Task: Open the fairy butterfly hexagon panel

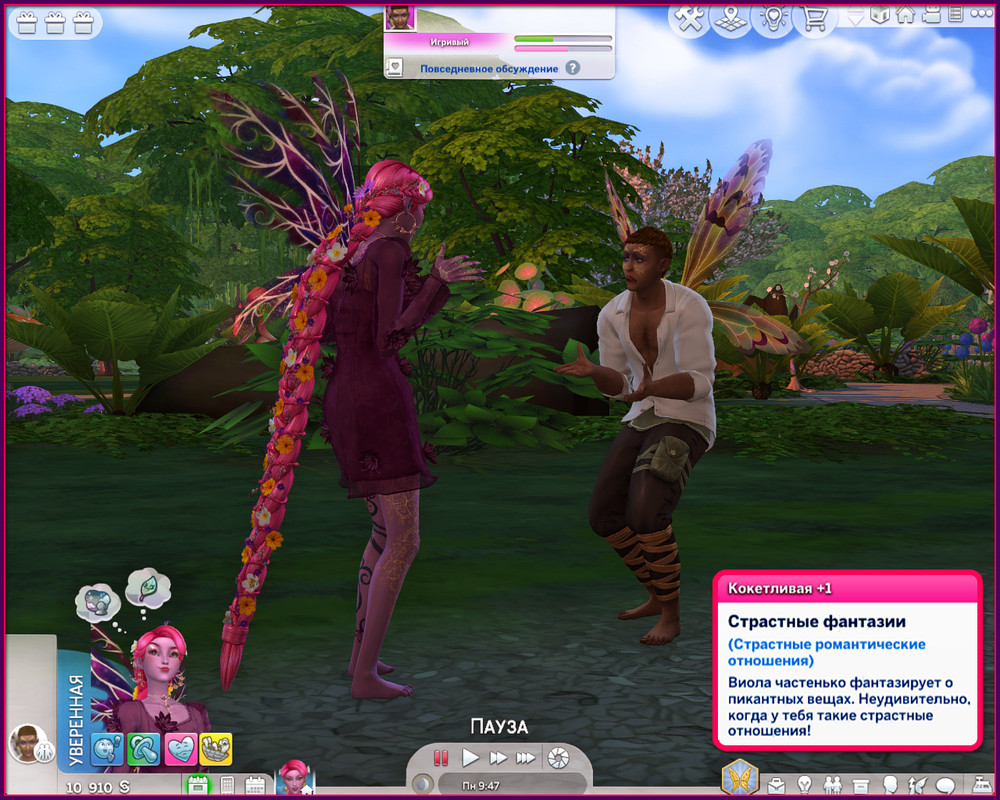Action: 740,777
